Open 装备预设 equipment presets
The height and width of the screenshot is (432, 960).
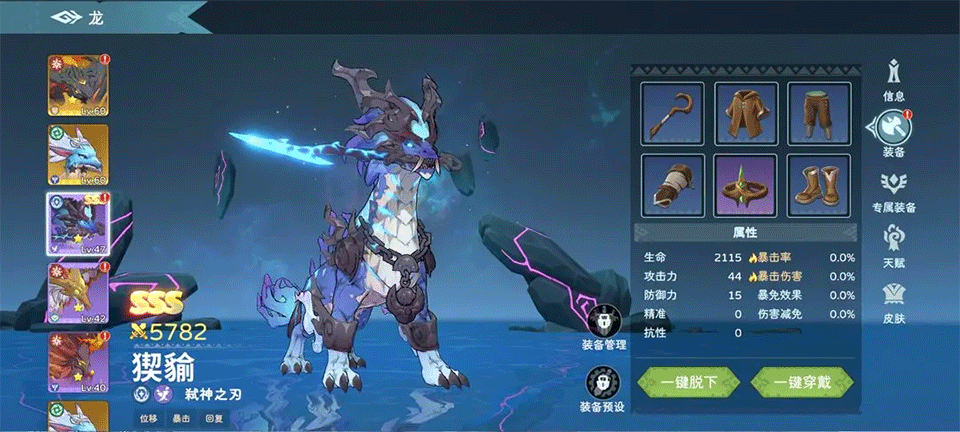[x=604, y=389]
